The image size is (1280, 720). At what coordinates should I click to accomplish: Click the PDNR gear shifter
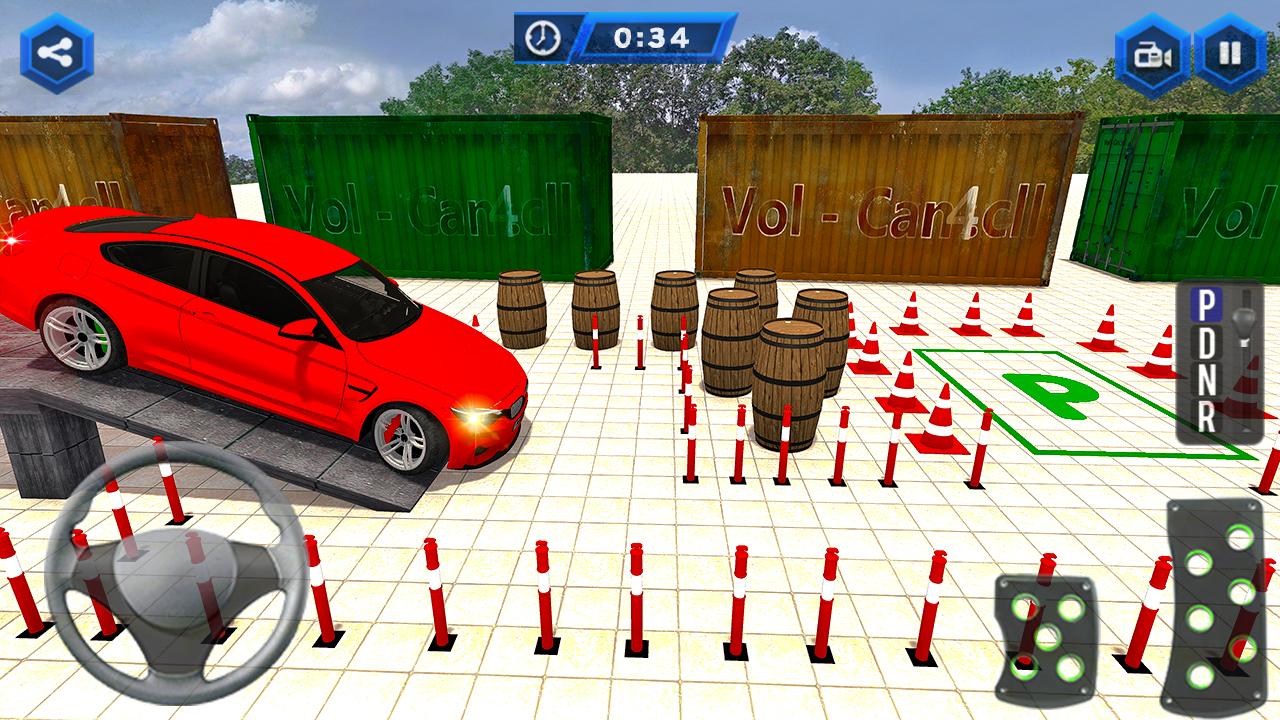(x=1219, y=362)
